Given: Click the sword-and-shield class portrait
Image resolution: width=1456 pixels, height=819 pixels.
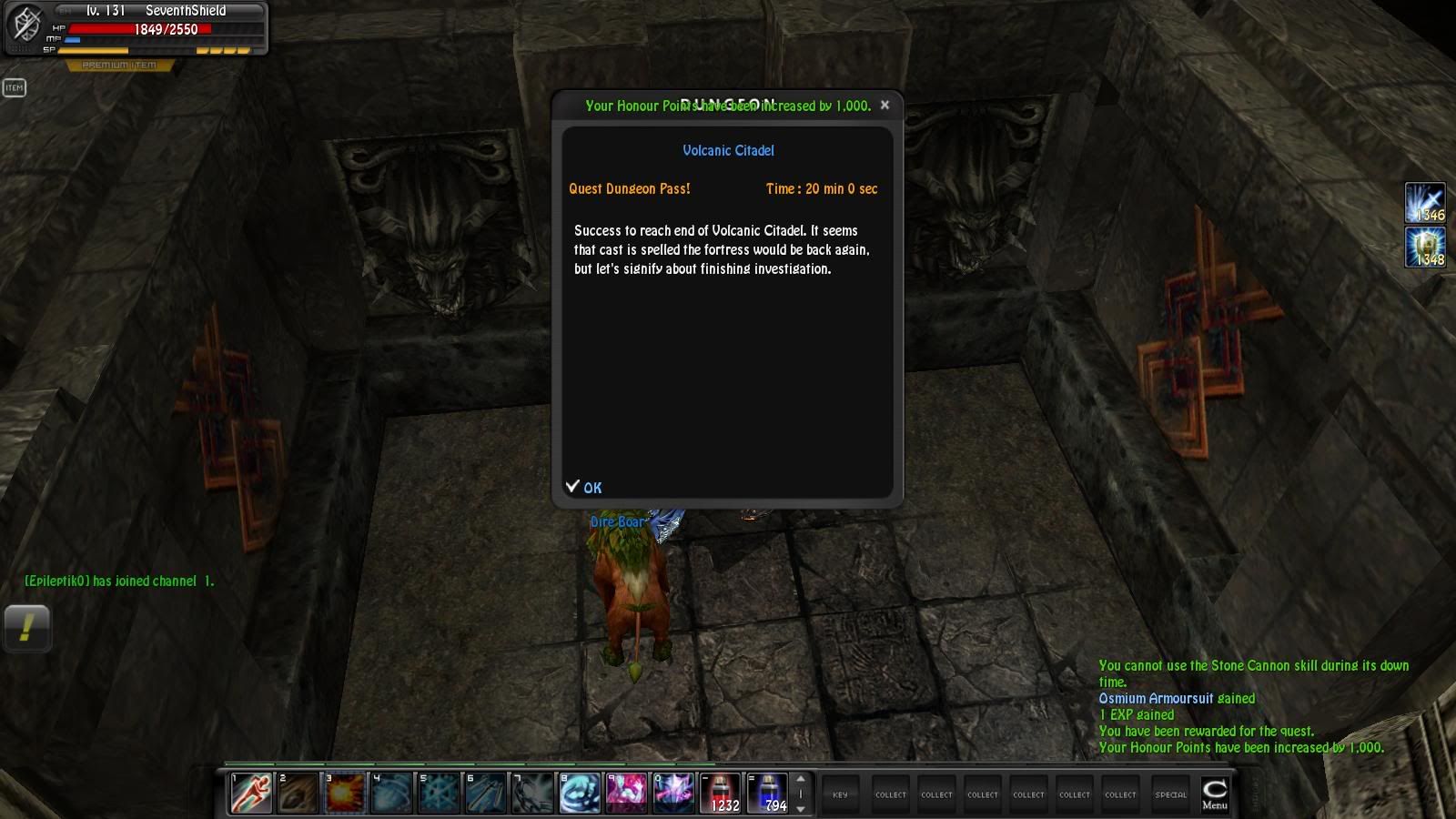Looking at the screenshot, I should pyautogui.click(x=25, y=25).
